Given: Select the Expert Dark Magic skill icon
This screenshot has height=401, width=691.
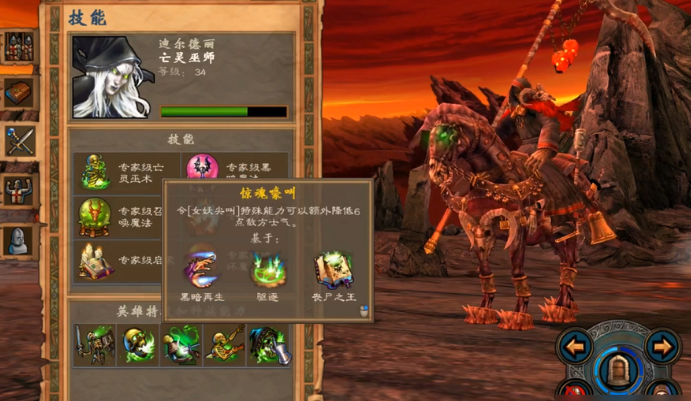Looking at the screenshot, I should coord(203,166).
